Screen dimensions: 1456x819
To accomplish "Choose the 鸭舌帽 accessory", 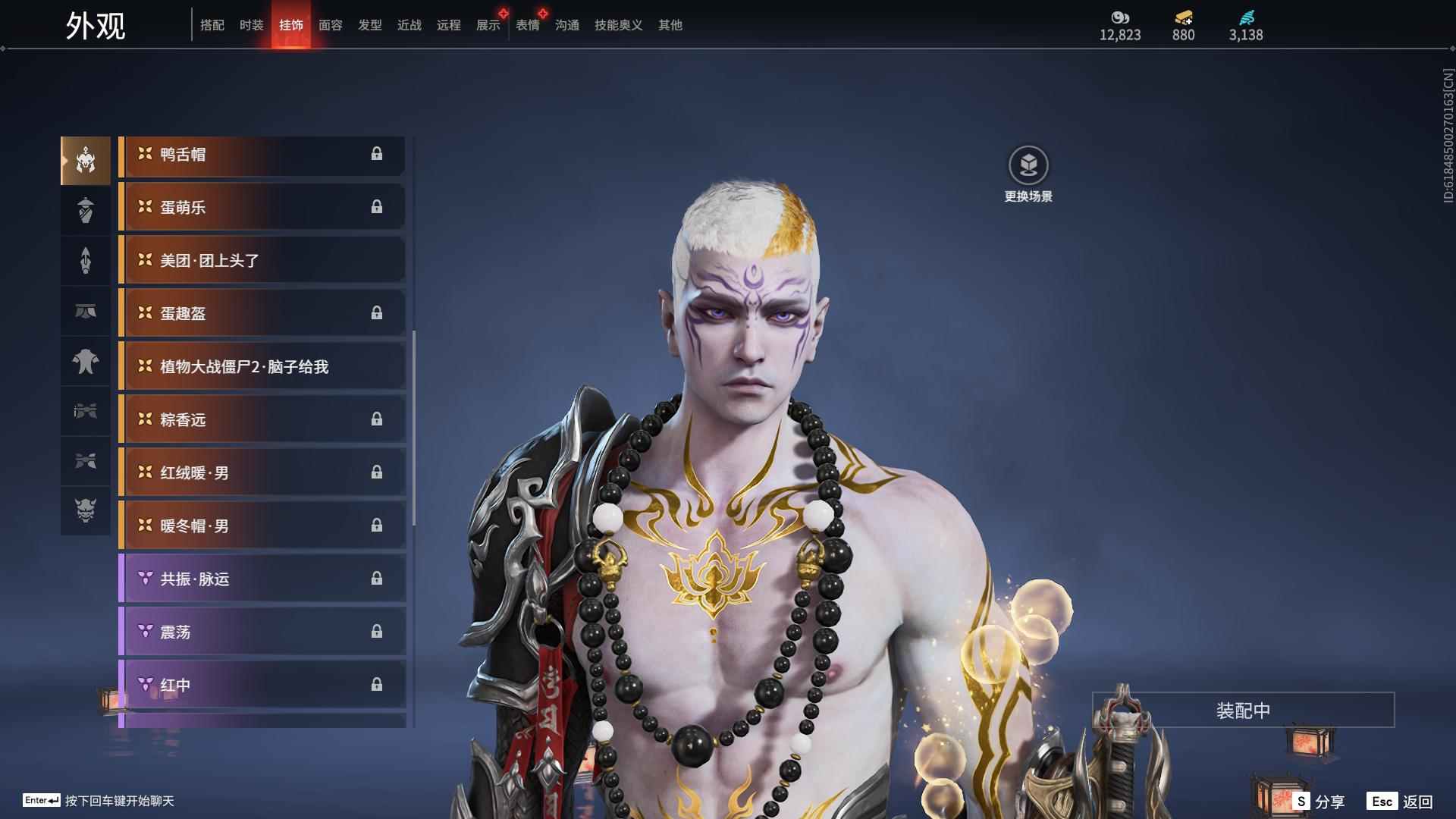I will (x=262, y=155).
